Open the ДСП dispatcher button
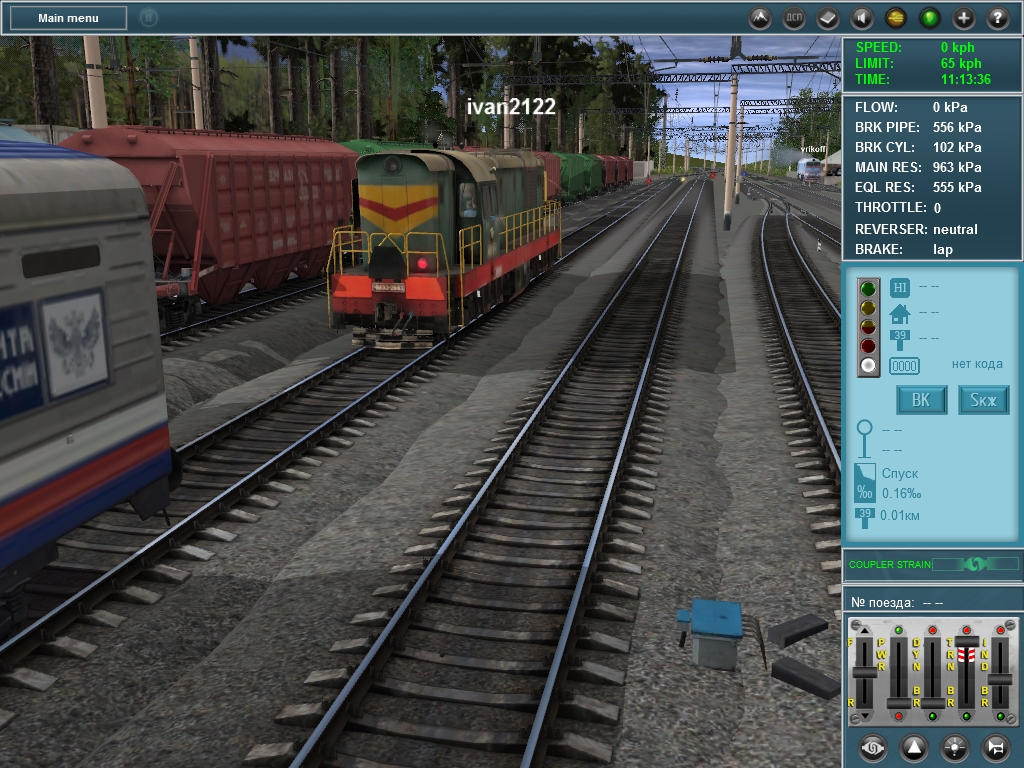 coord(794,18)
